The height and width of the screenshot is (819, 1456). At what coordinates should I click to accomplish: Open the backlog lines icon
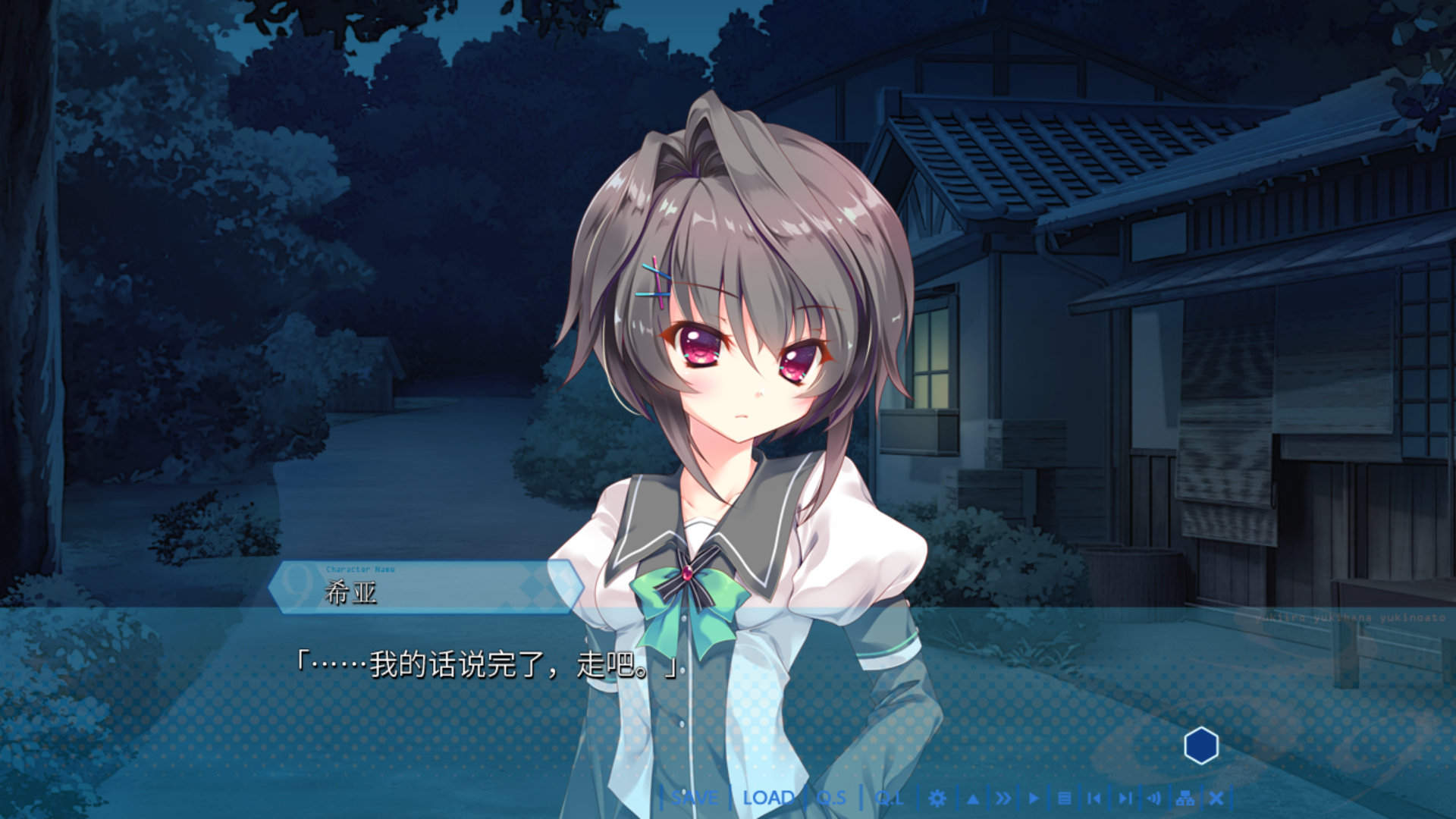point(1064,798)
